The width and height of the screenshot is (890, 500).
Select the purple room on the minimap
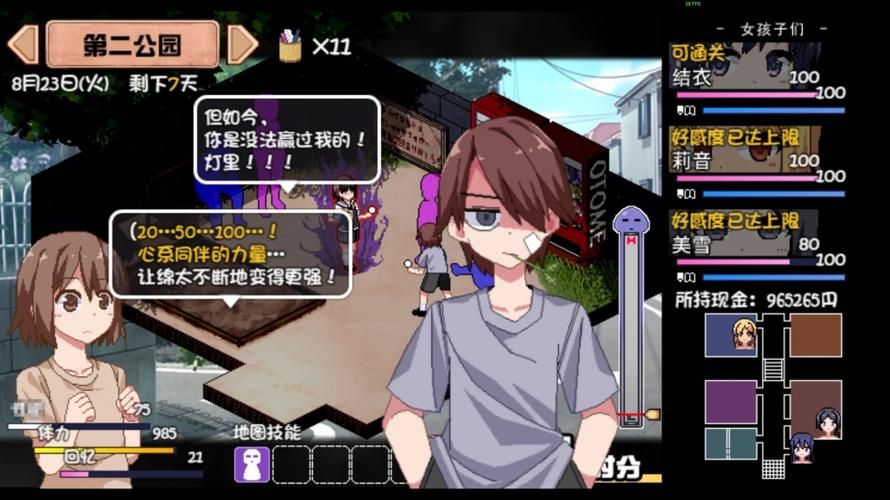731,402
